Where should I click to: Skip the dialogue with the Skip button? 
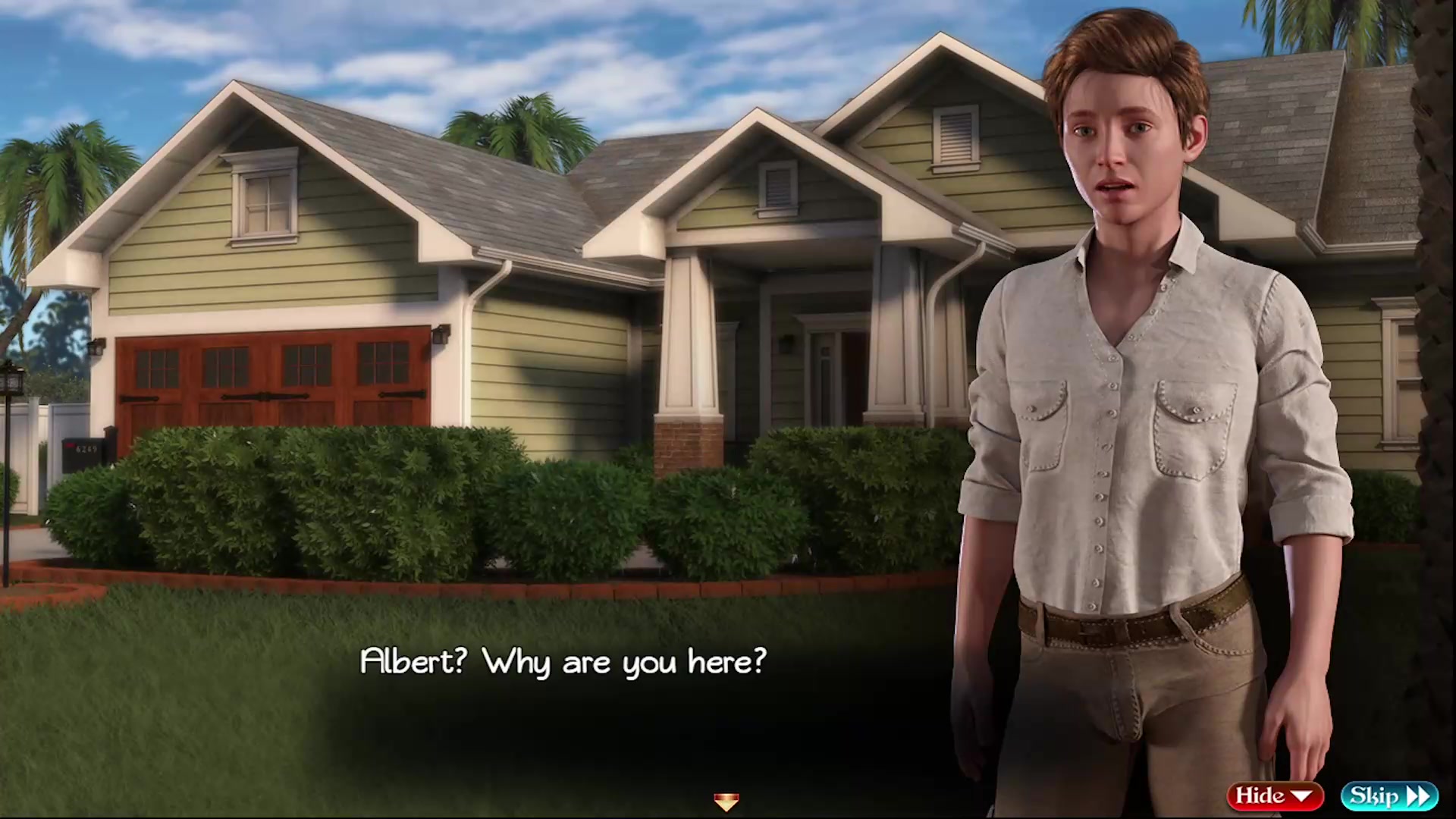click(x=1389, y=795)
